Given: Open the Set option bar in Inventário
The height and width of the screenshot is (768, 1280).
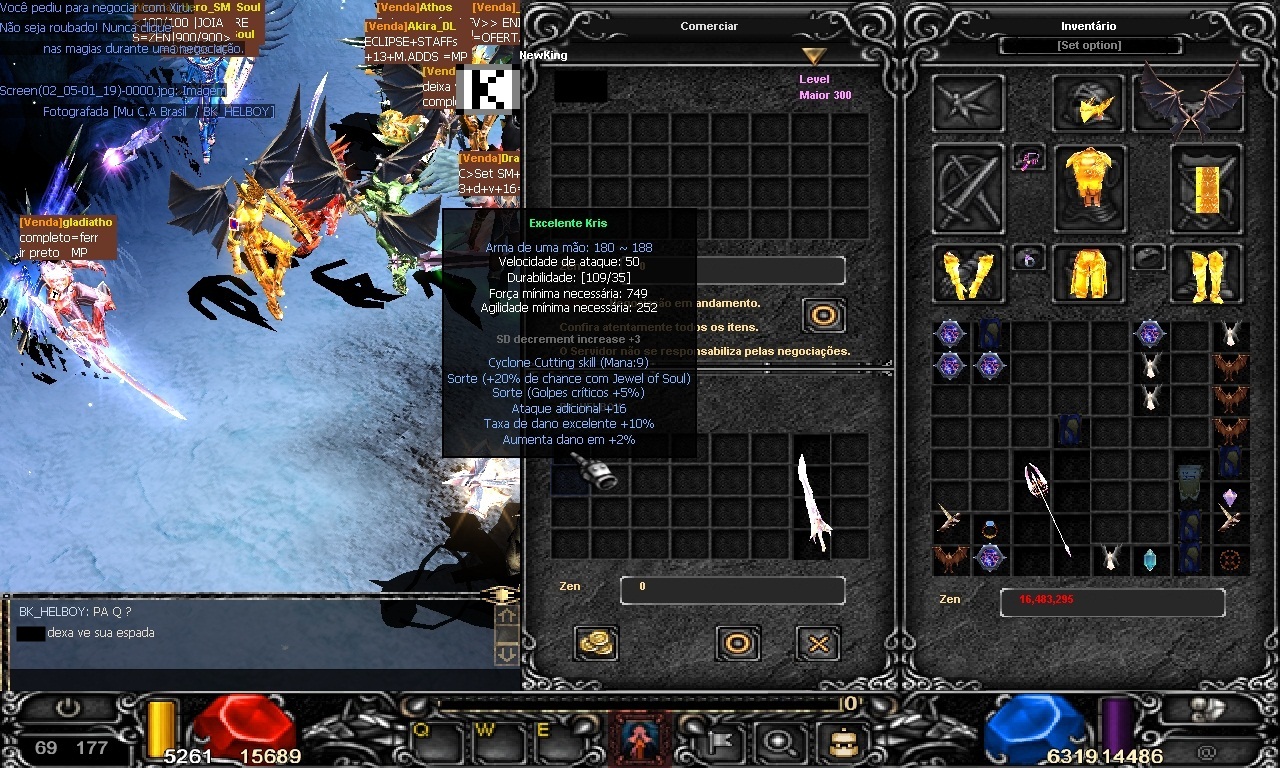Looking at the screenshot, I should 1089,46.
